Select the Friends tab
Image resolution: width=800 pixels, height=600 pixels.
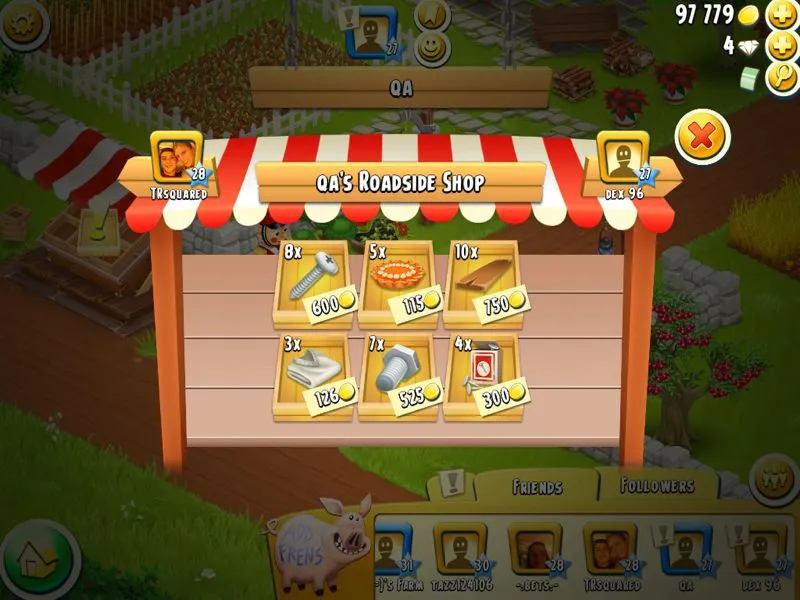[537, 488]
